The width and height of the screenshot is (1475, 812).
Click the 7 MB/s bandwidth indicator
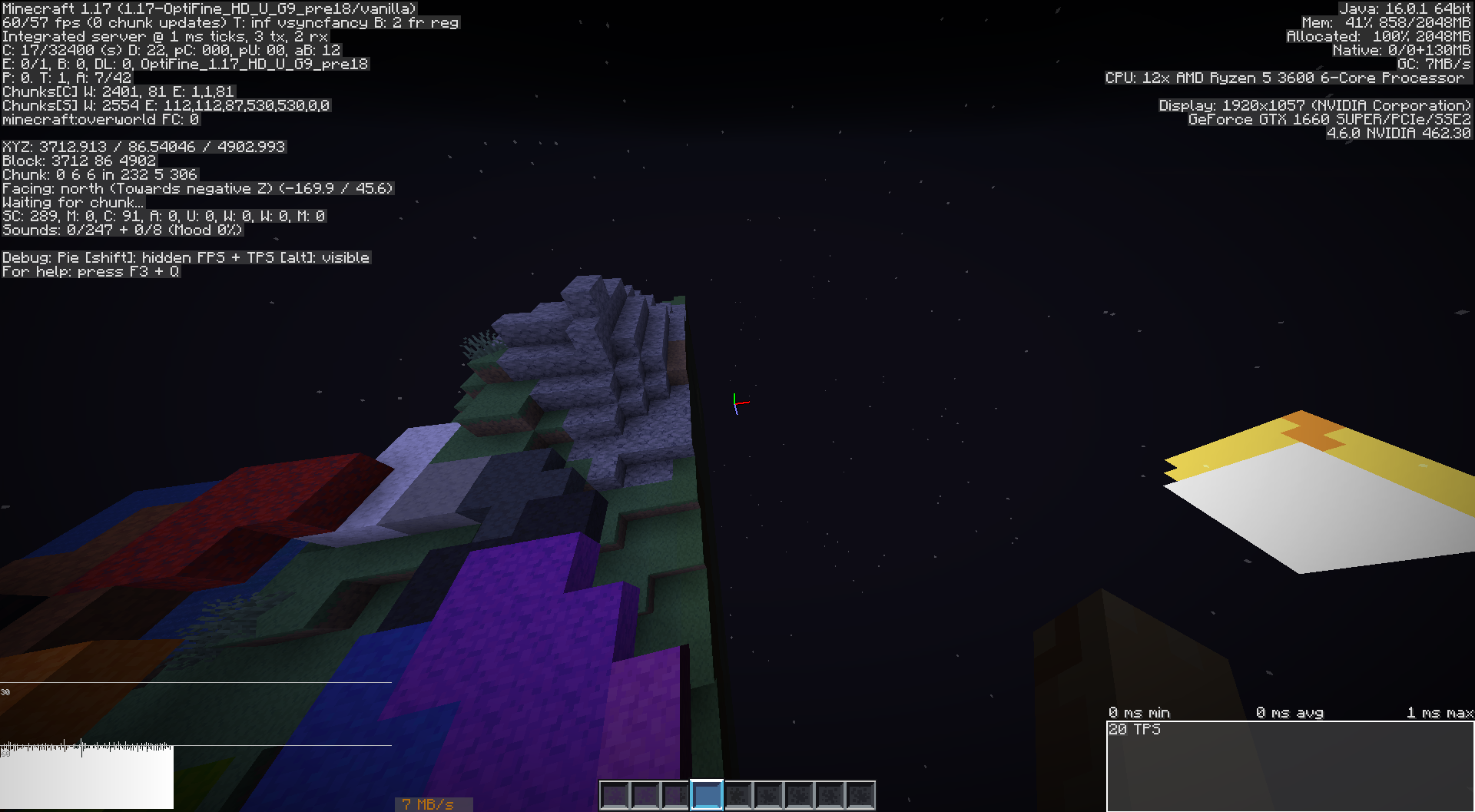[x=427, y=804]
